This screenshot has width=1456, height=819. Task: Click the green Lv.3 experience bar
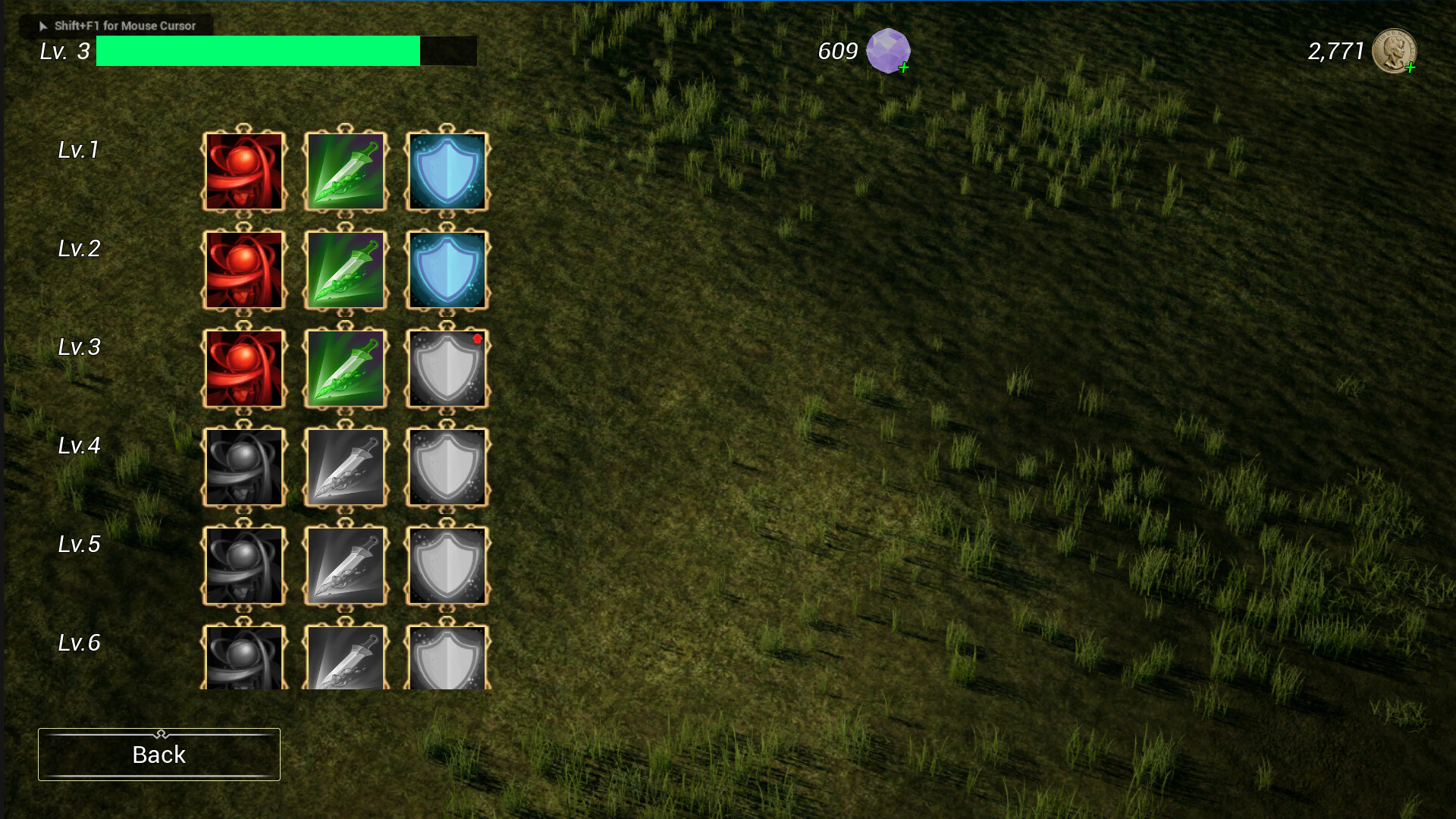258,51
